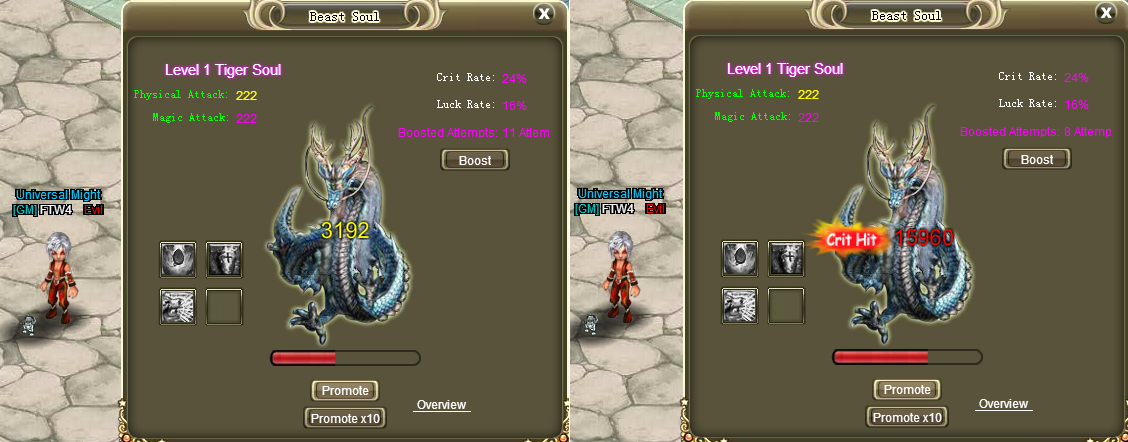Close the Beast Soul window showing Crit Hit

click(1105, 14)
